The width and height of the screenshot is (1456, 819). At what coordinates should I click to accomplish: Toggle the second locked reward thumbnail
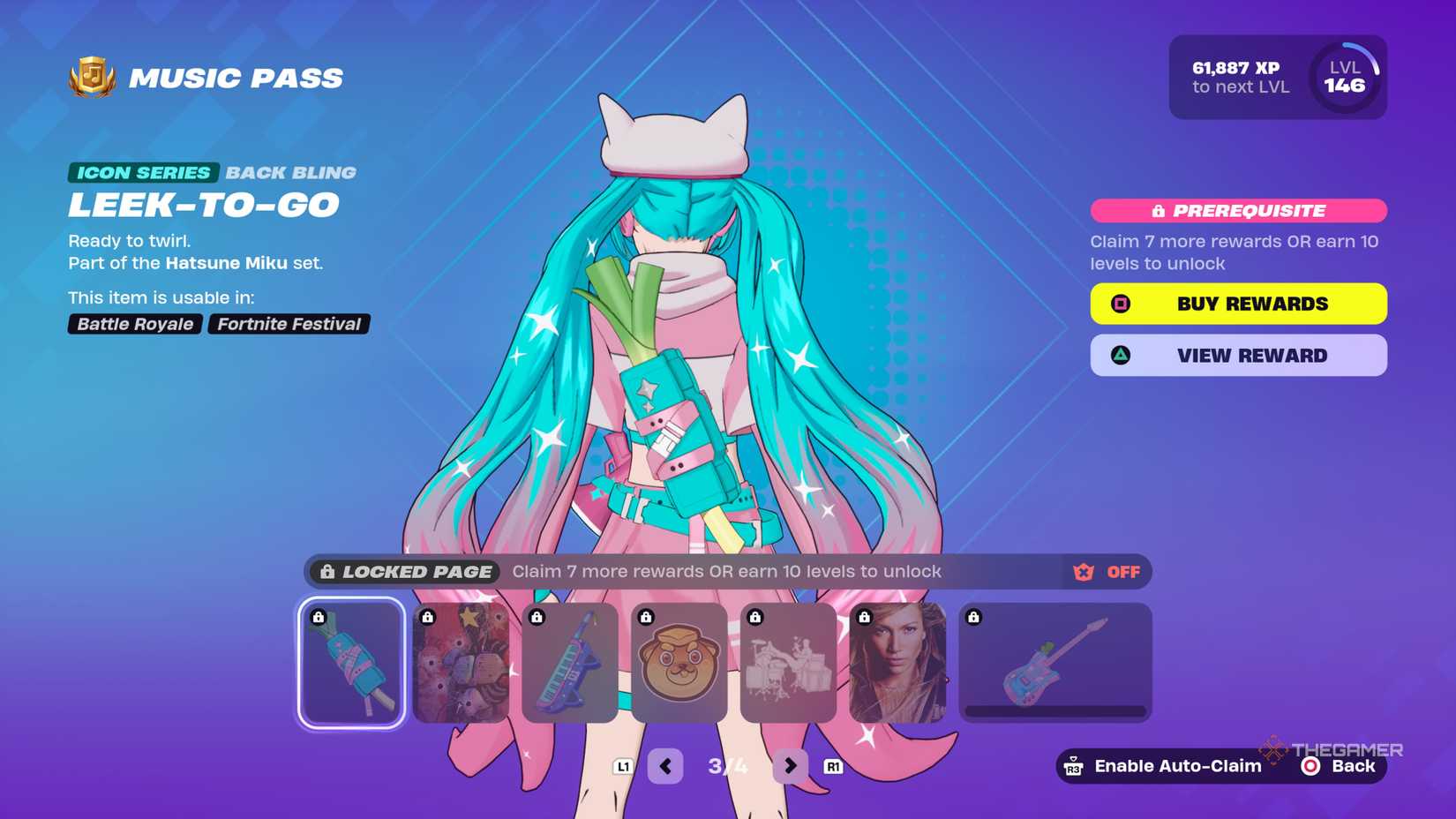(461, 663)
